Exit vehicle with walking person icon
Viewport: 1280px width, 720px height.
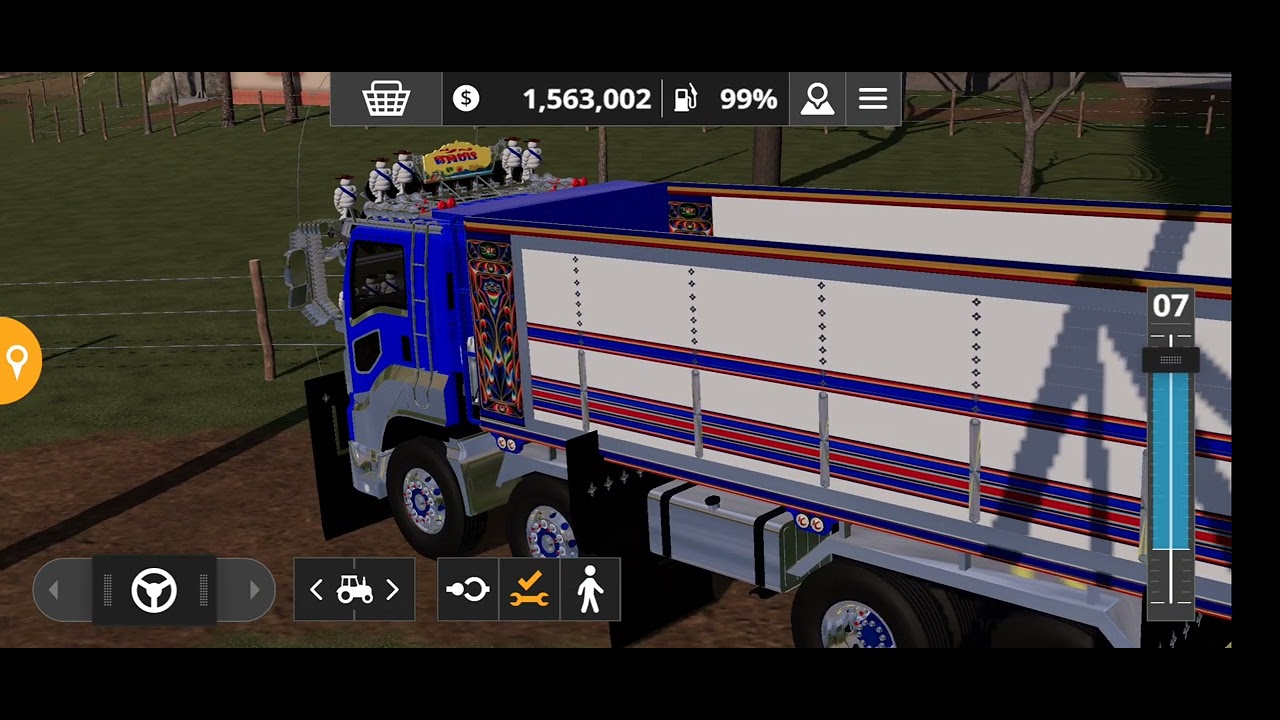click(590, 590)
